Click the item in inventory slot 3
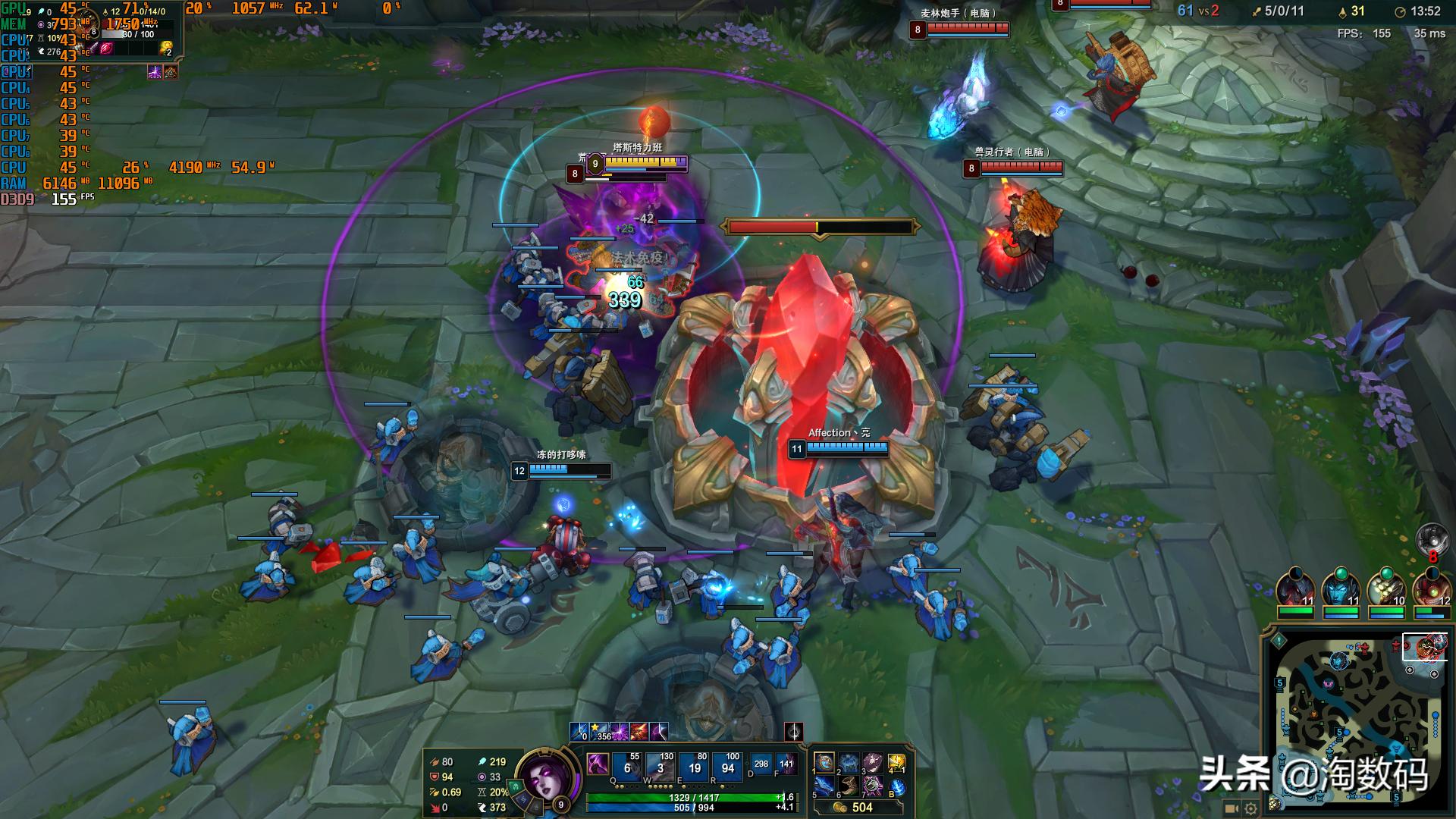The width and height of the screenshot is (1456, 819). coord(873,762)
